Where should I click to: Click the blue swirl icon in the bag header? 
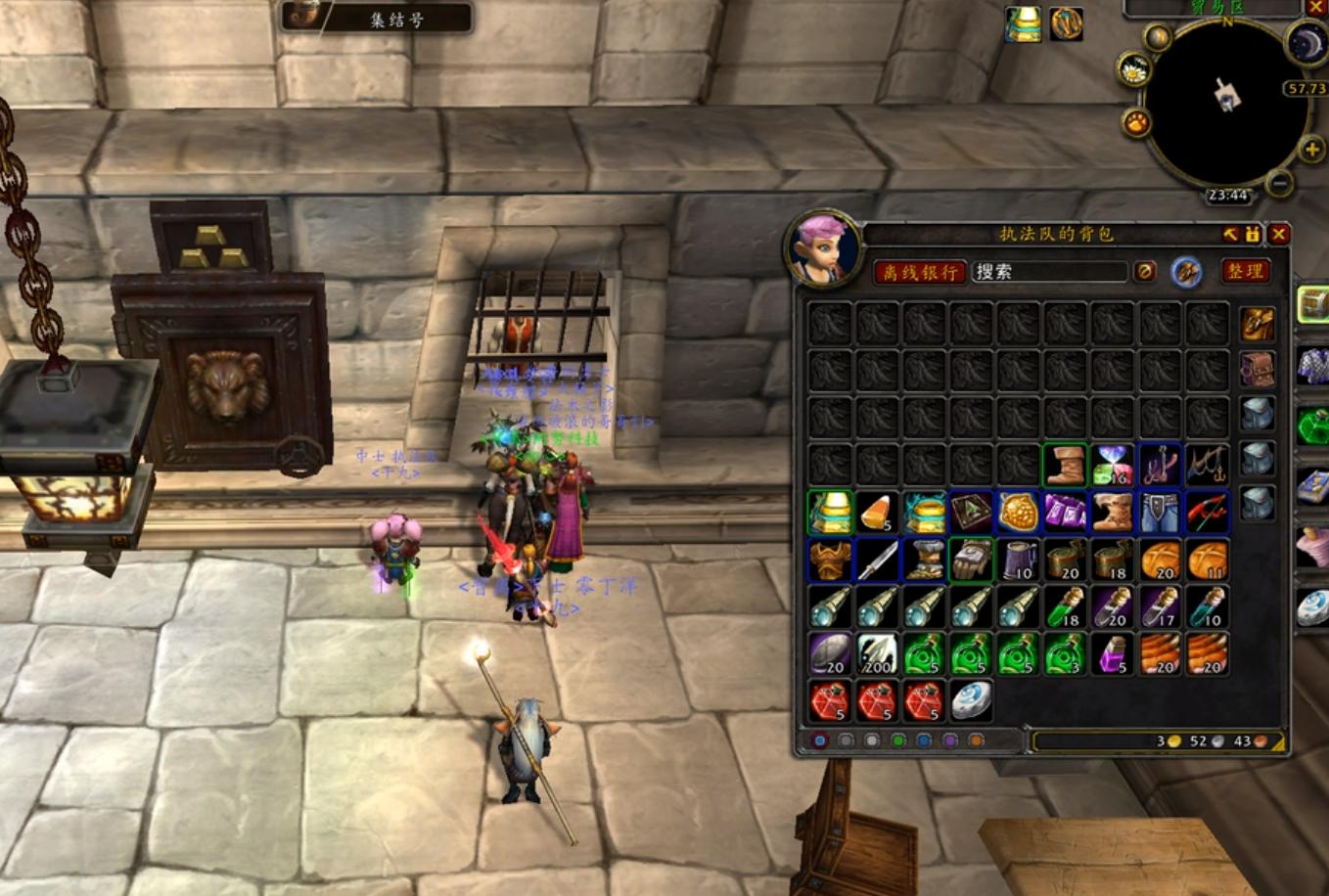point(1184,272)
